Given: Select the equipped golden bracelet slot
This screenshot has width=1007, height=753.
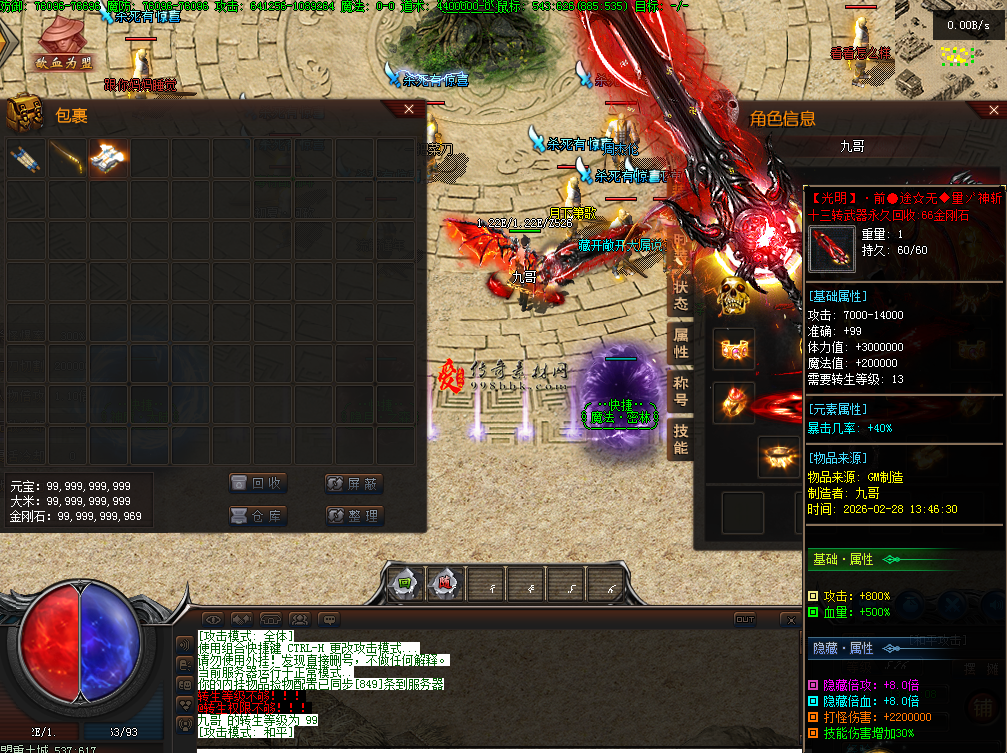Looking at the screenshot, I should coord(735,350).
